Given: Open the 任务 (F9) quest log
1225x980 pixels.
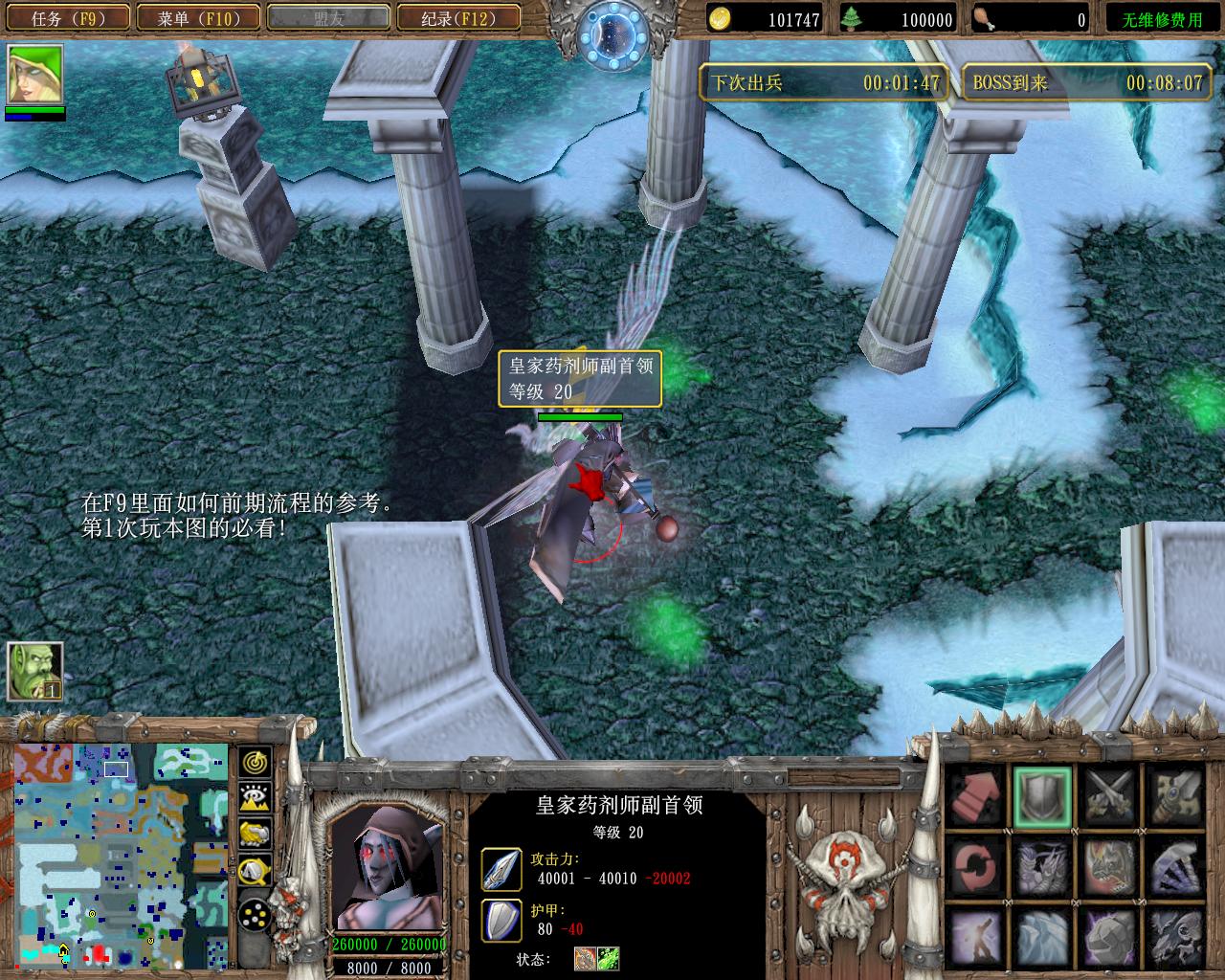Looking at the screenshot, I should click(67, 18).
